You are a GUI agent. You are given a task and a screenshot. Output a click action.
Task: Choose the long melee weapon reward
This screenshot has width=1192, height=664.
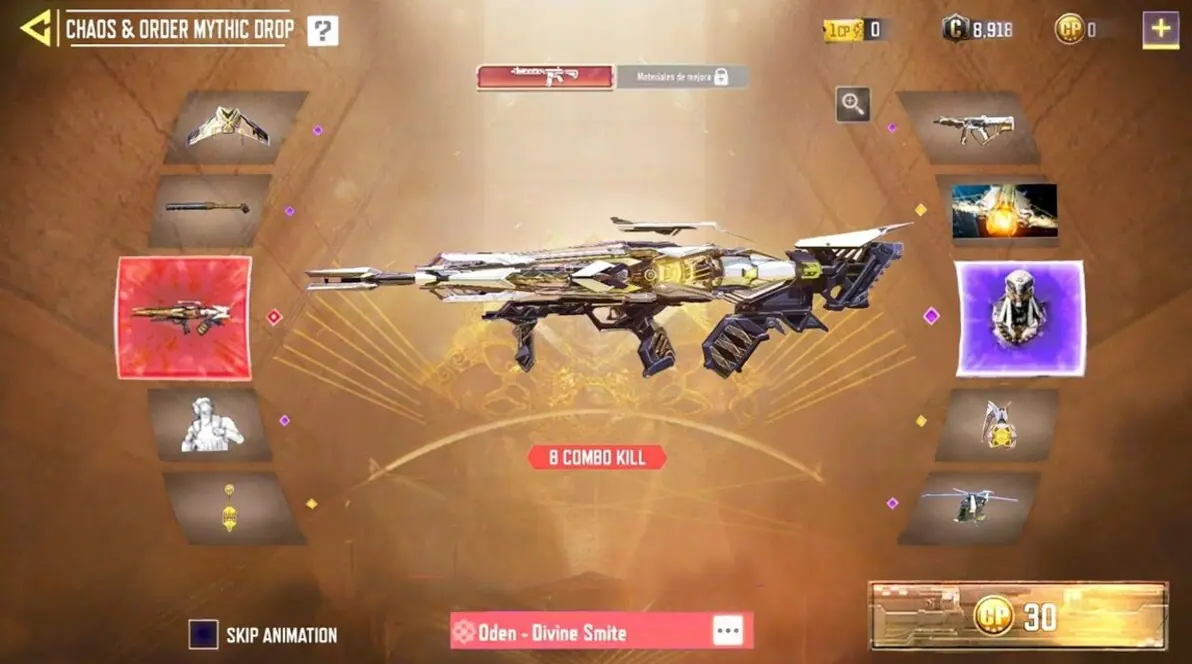coord(208,209)
